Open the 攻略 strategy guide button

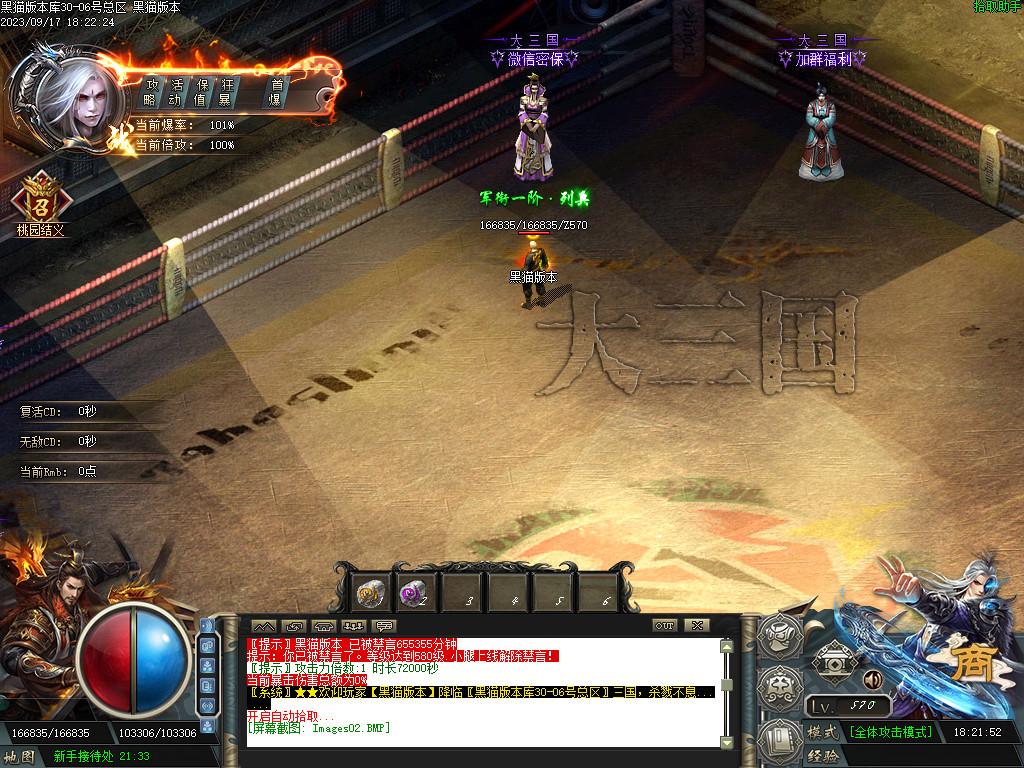click(151, 91)
